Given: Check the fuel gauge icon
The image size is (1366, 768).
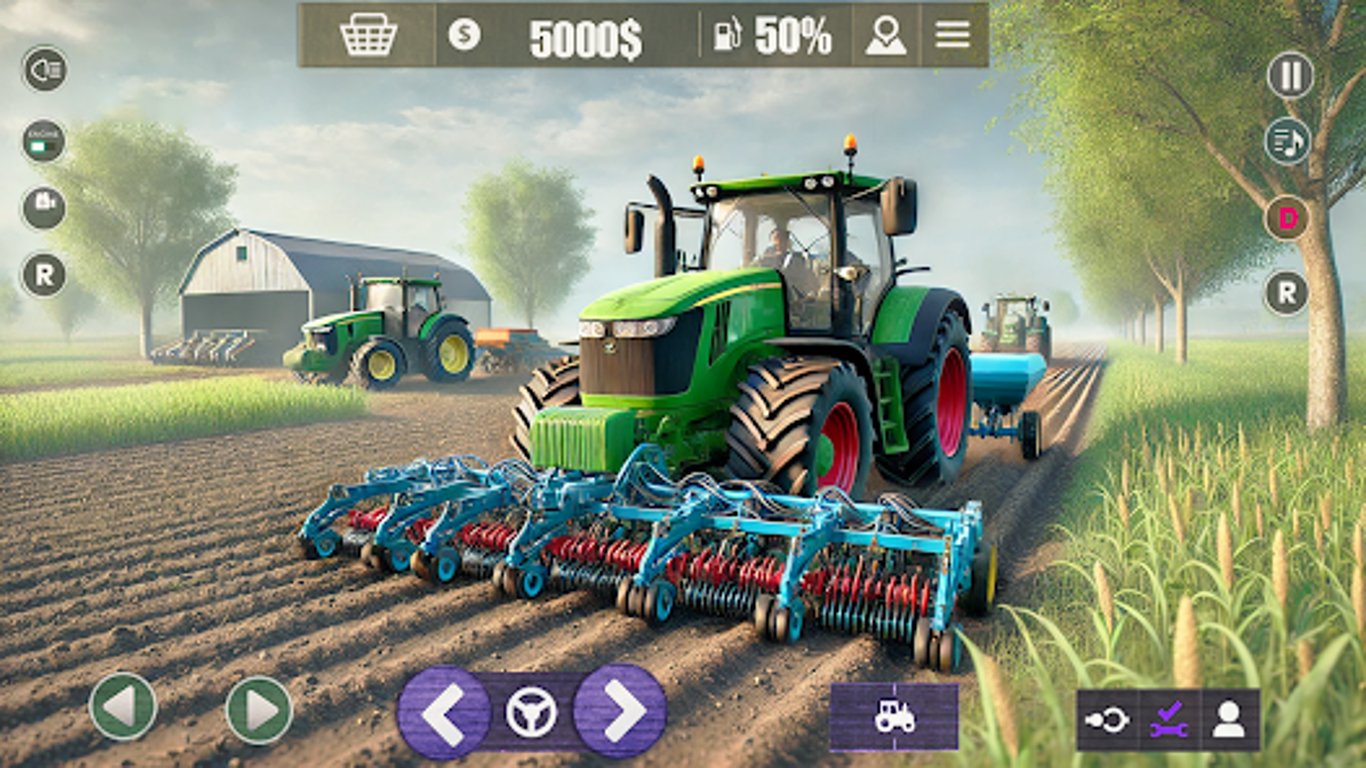Looking at the screenshot, I should 729,35.
